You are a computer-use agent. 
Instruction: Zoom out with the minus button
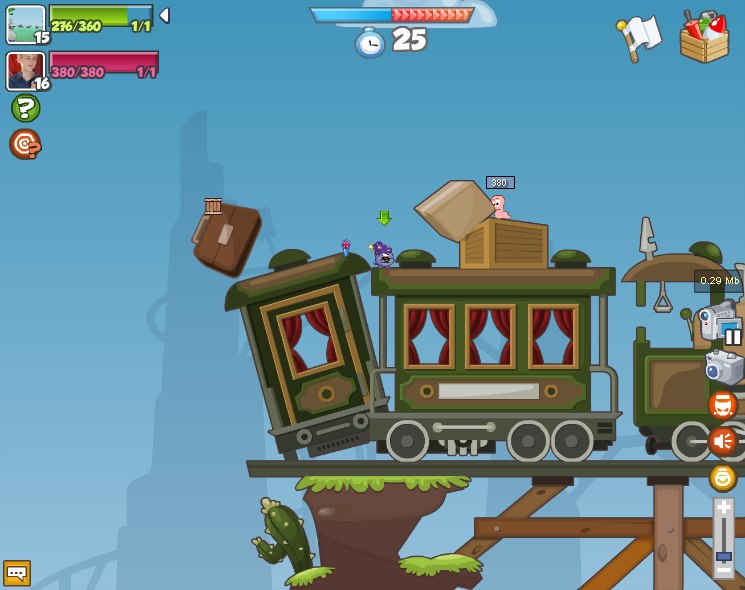pos(723,570)
